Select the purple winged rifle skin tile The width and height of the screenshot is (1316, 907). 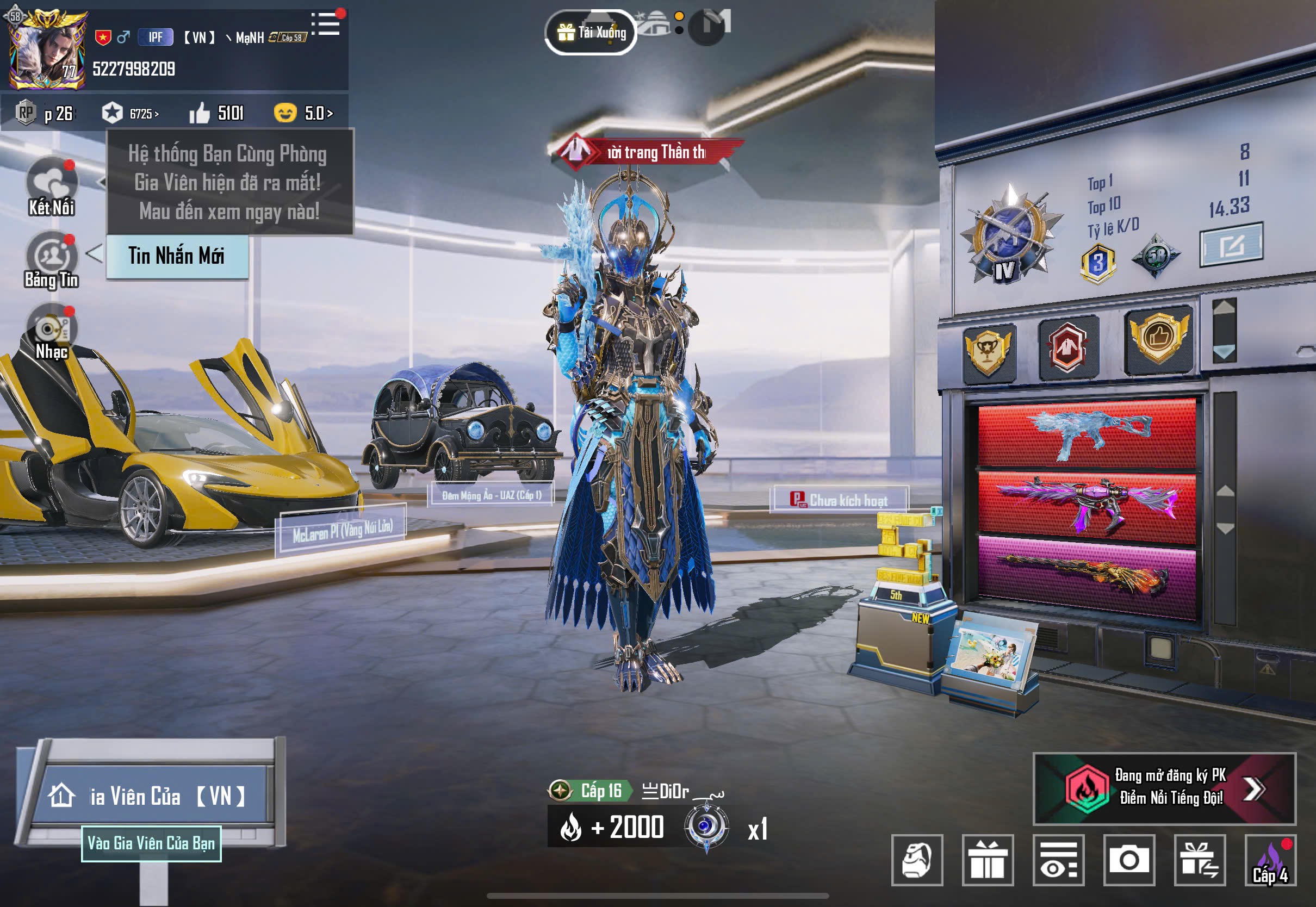[1087, 504]
